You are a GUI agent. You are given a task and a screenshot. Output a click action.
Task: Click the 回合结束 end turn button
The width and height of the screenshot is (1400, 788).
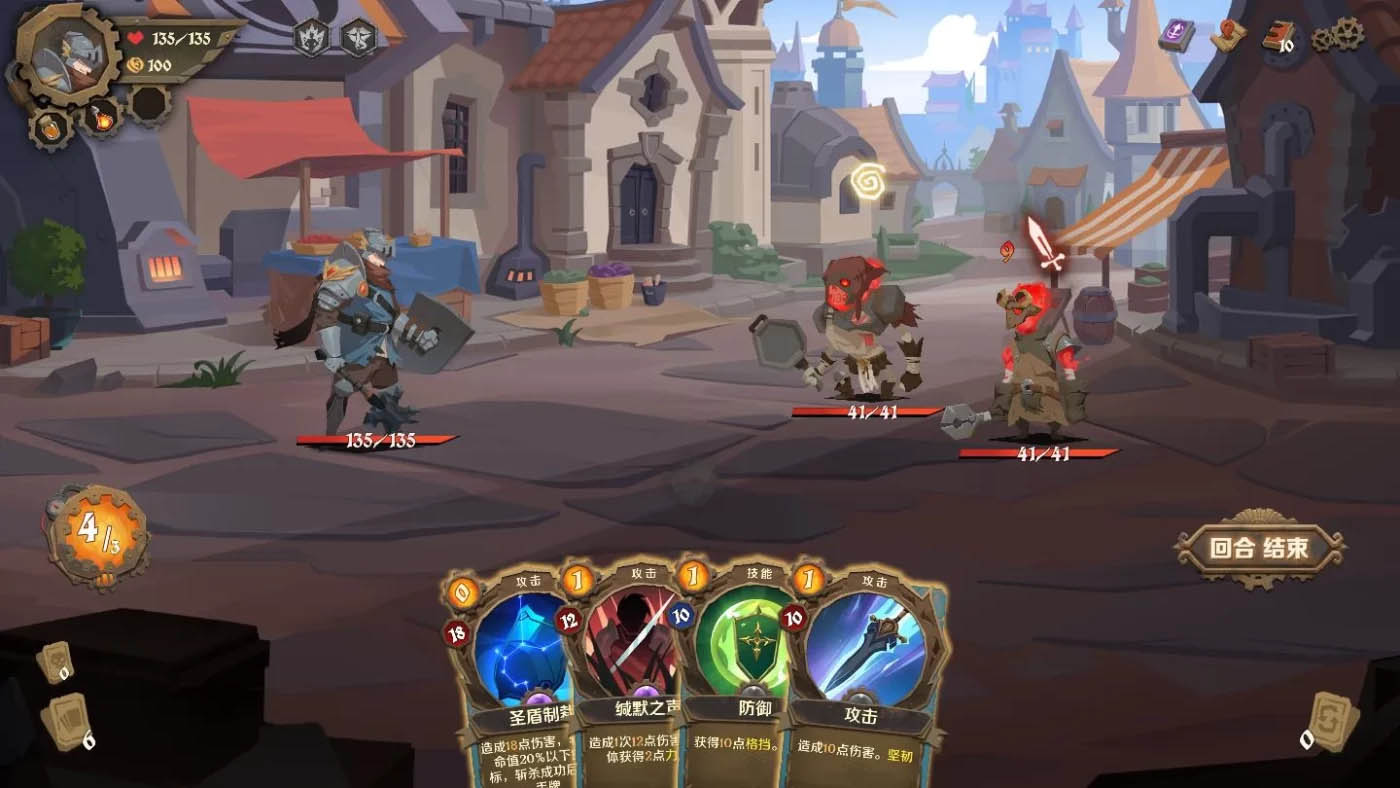[x=1258, y=548]
